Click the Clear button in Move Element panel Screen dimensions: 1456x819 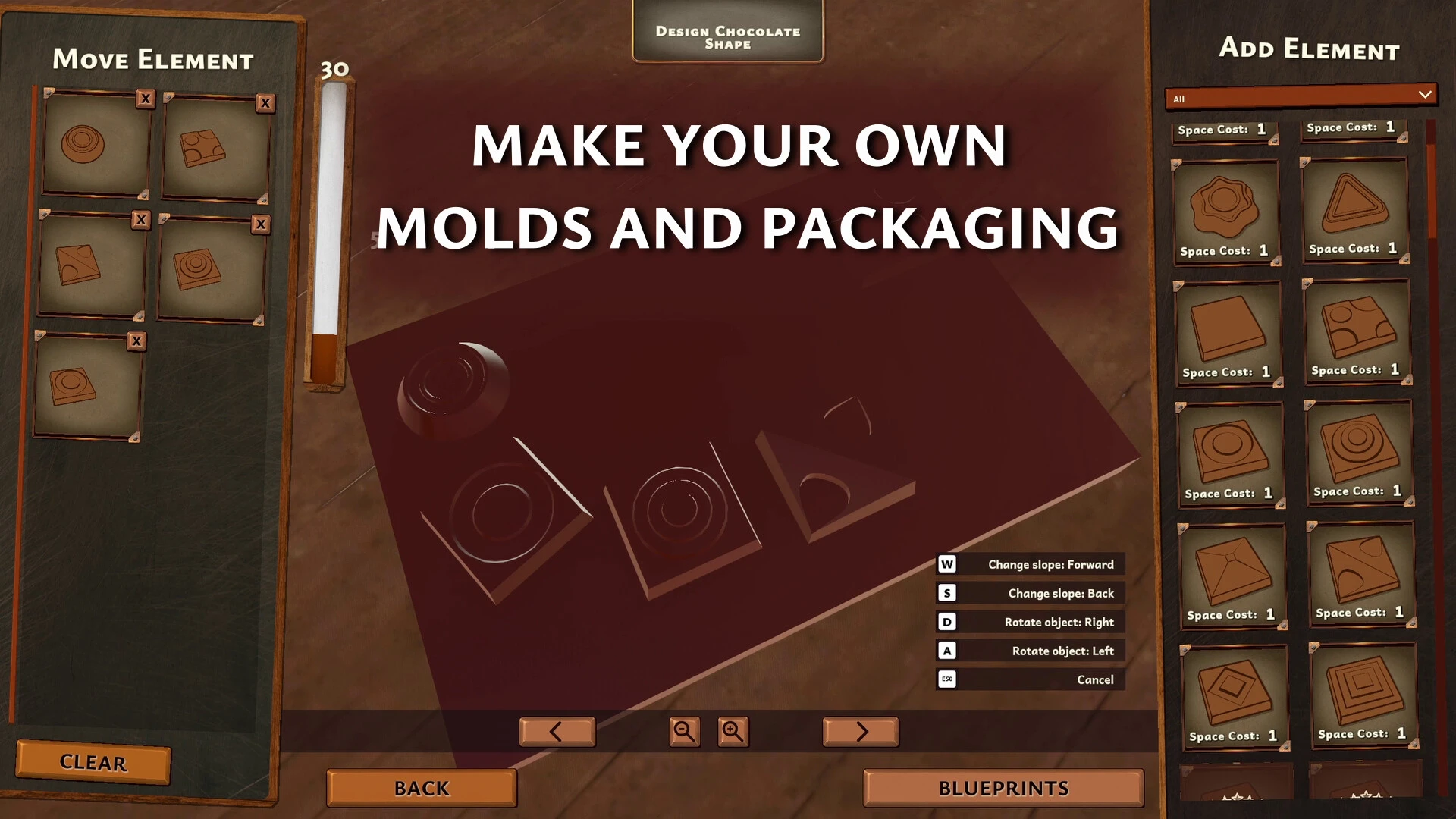click(x=93, y=763)
